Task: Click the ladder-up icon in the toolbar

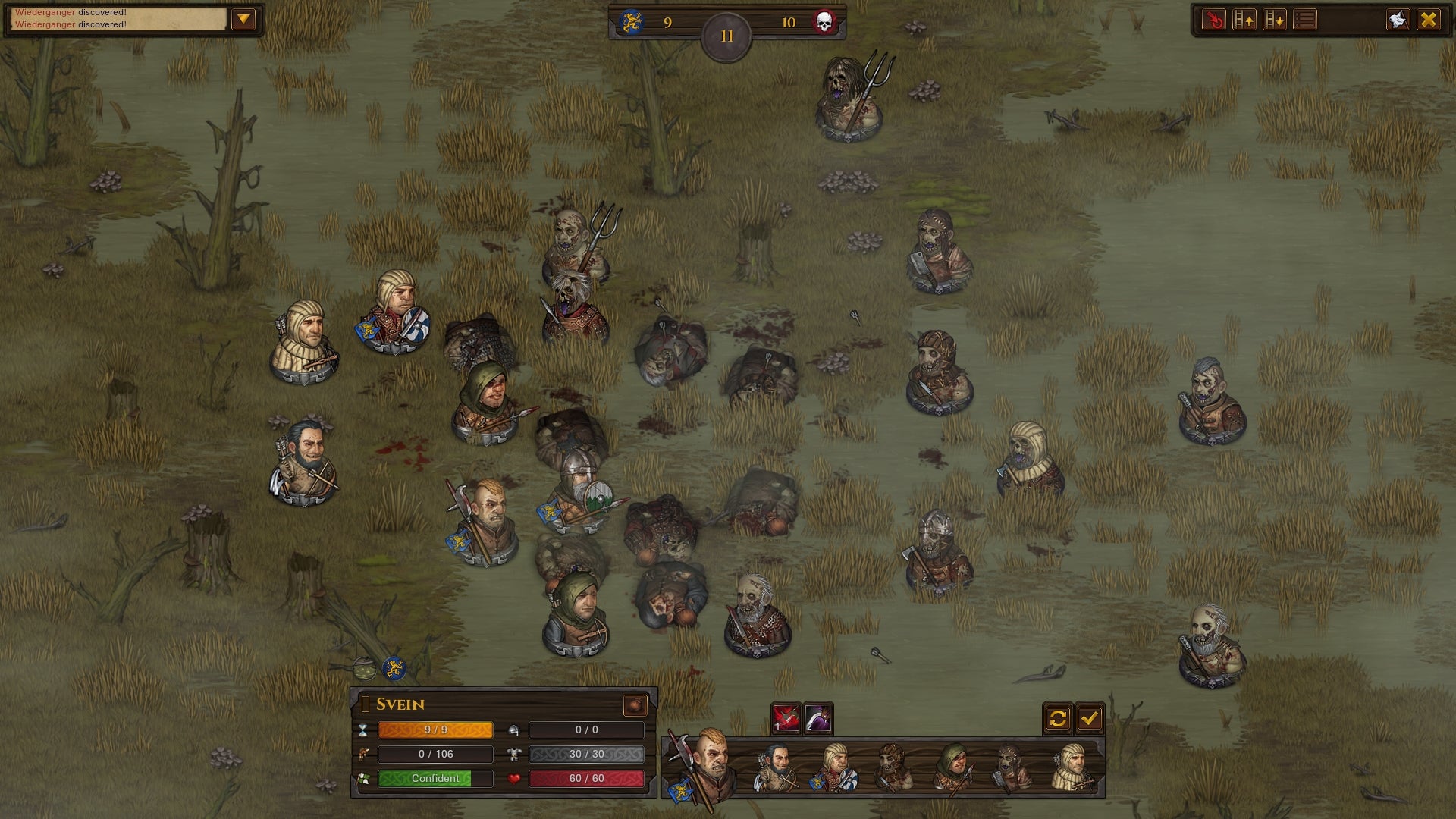Action: [x=1244, y=19]
